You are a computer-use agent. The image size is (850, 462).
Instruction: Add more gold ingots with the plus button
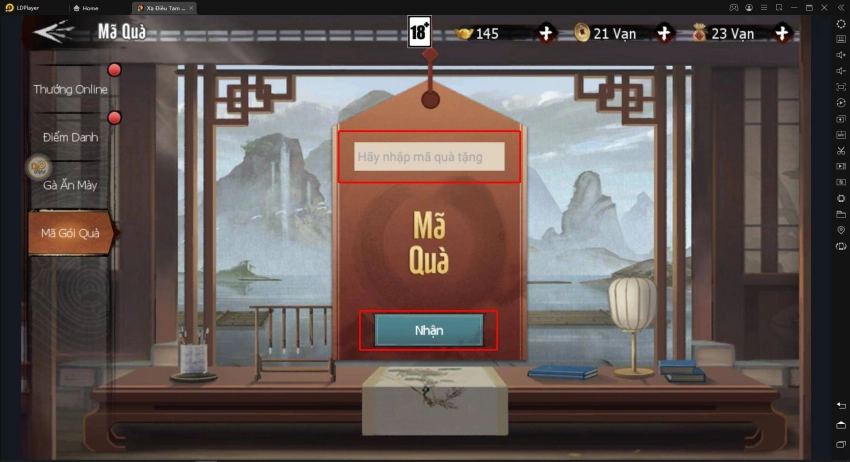(x=546, y=33)
